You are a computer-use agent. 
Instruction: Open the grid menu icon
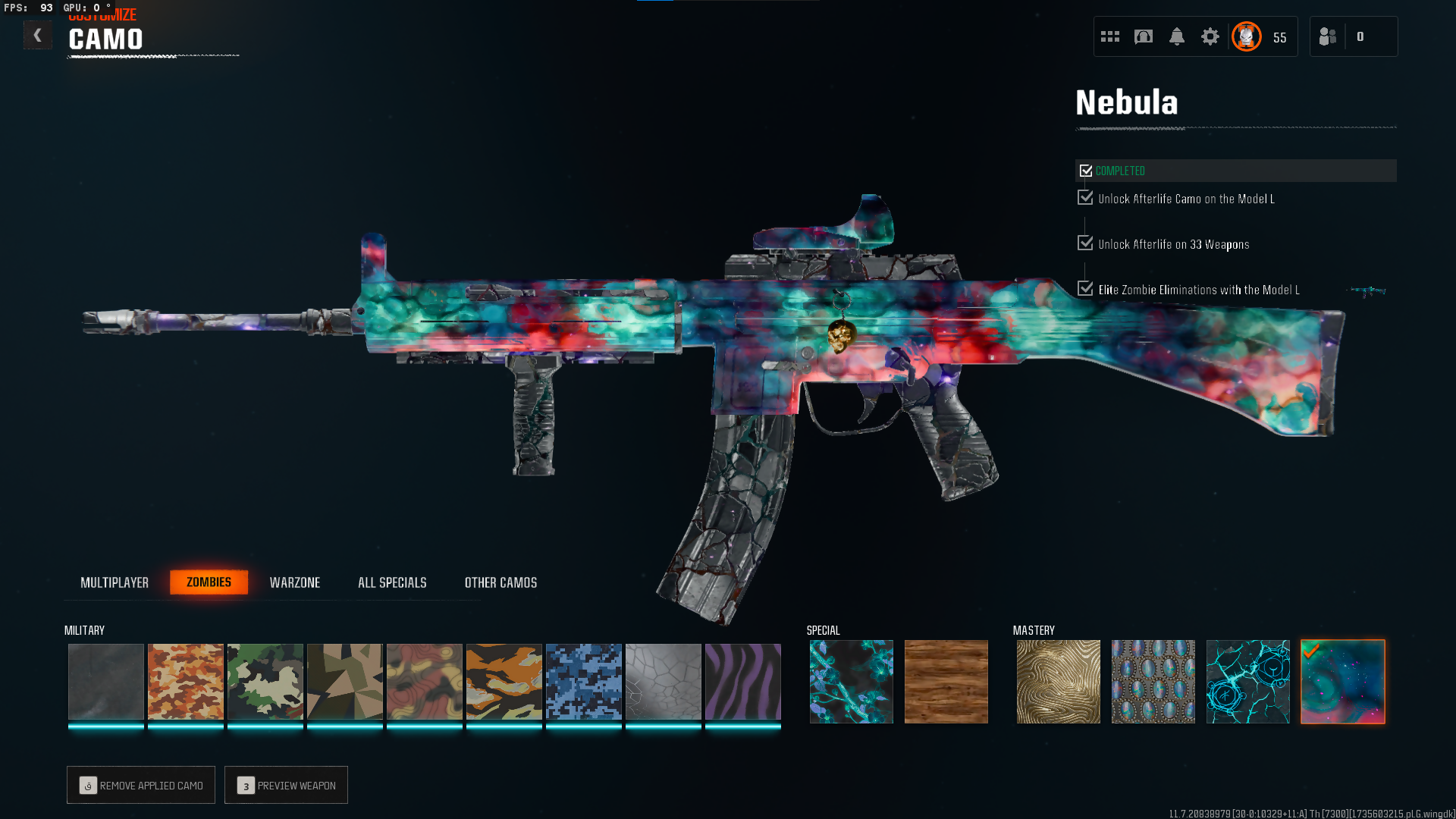(x=1110, y=36)
